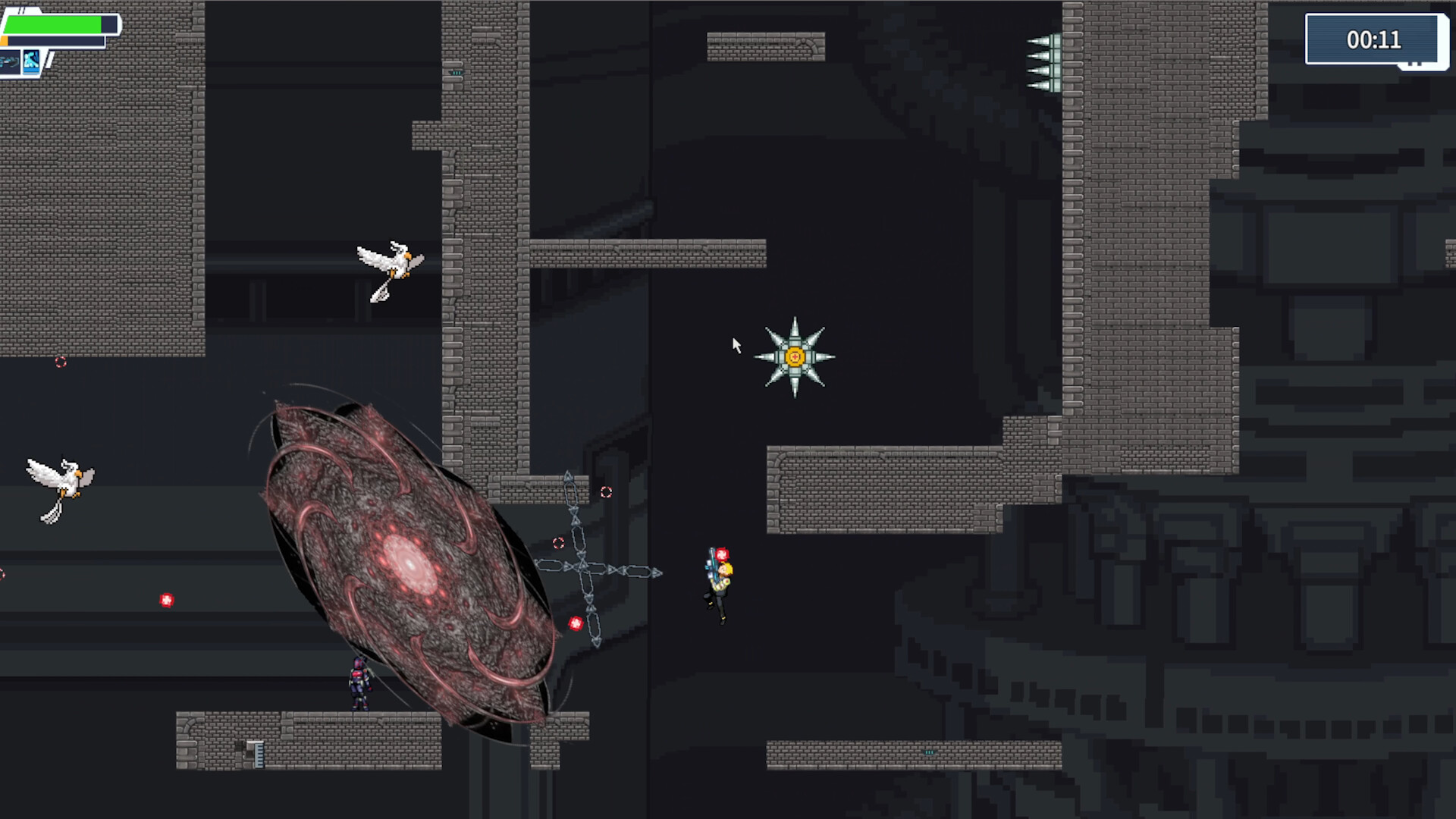Image resolution: width=1456 pixels, height=819 pixels.
Task: Select the dark energy bar below the health bar
Action: point(53,42)
